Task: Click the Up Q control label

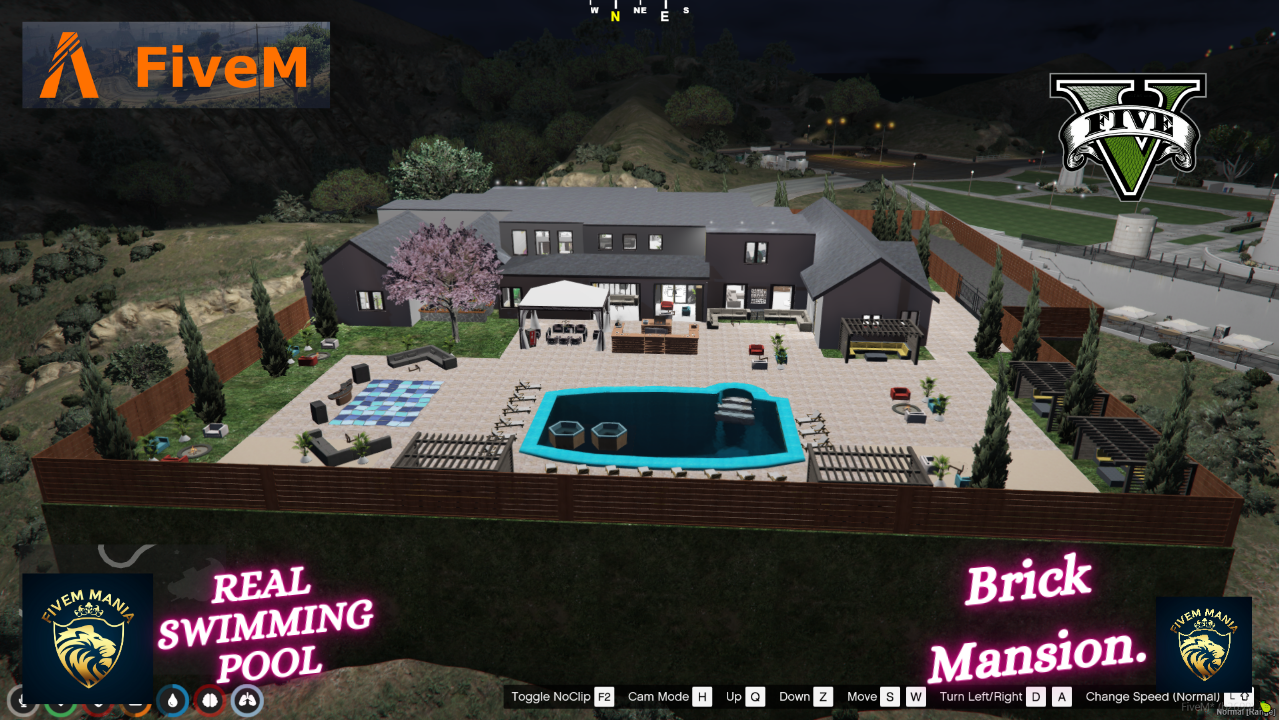Action: tap(745, 697)
